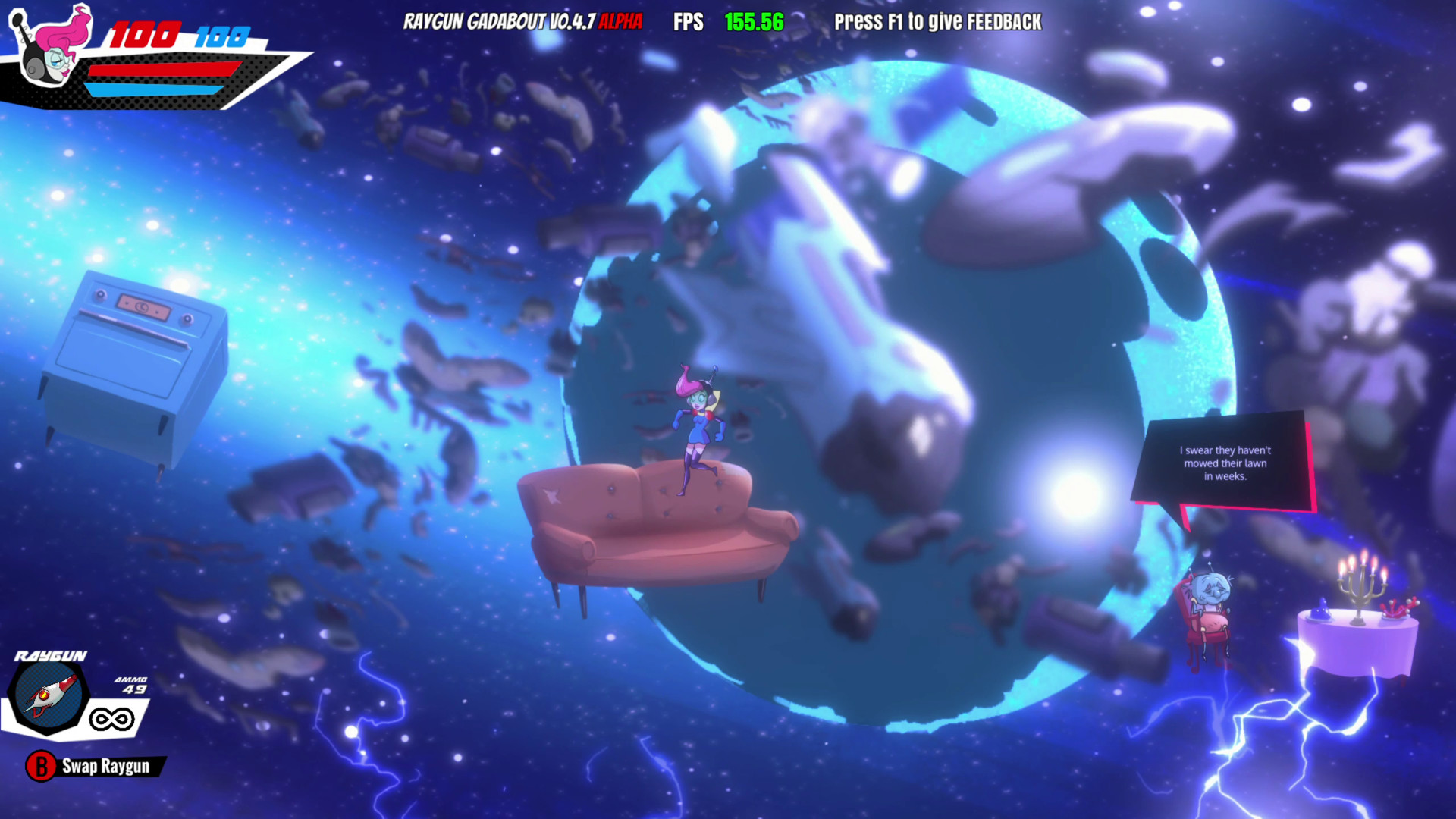Click the red B button circle
The image size is (1456, 819).
(x=39, y=767)
